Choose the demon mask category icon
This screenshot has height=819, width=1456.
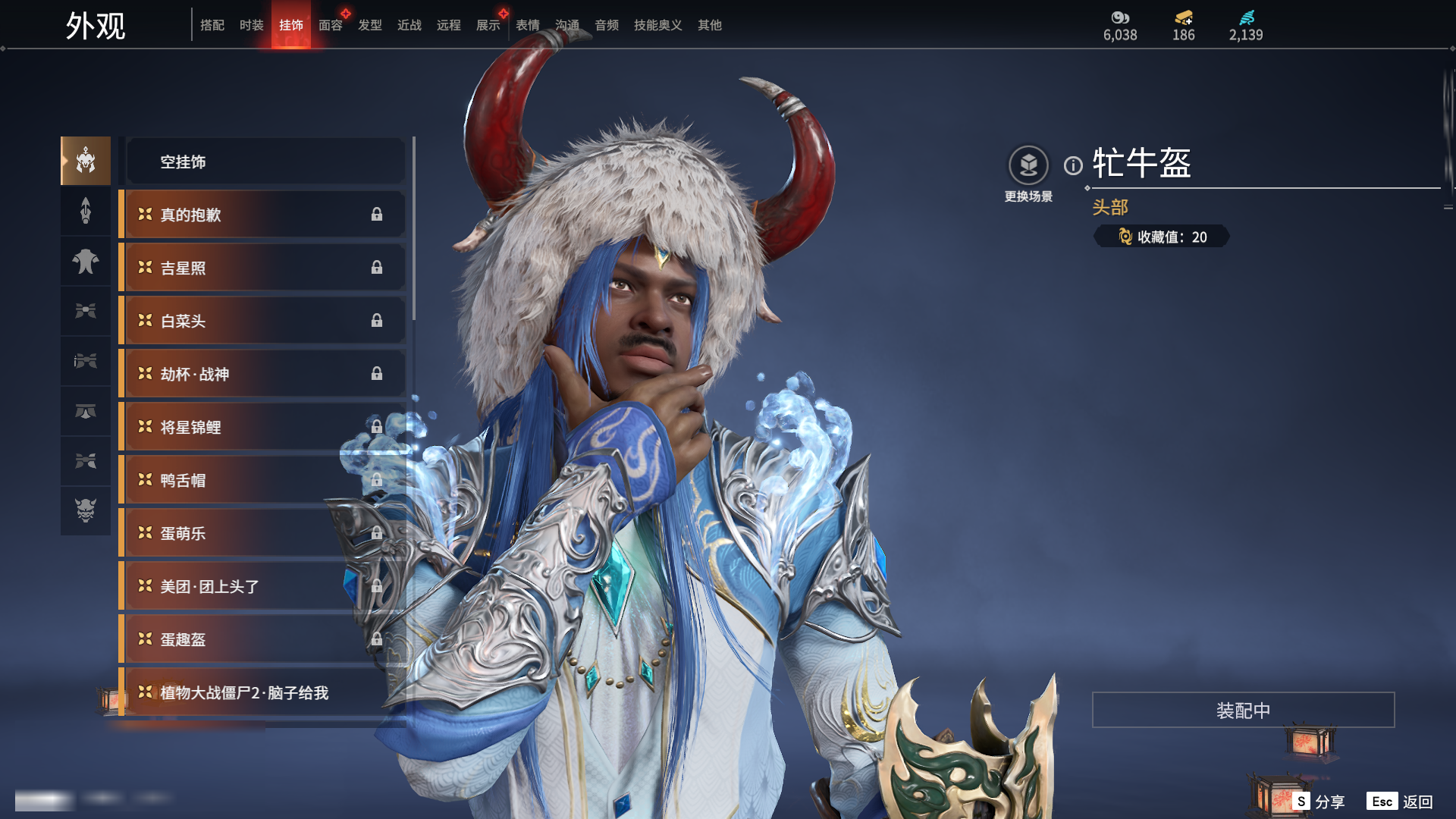coord(86,510)
